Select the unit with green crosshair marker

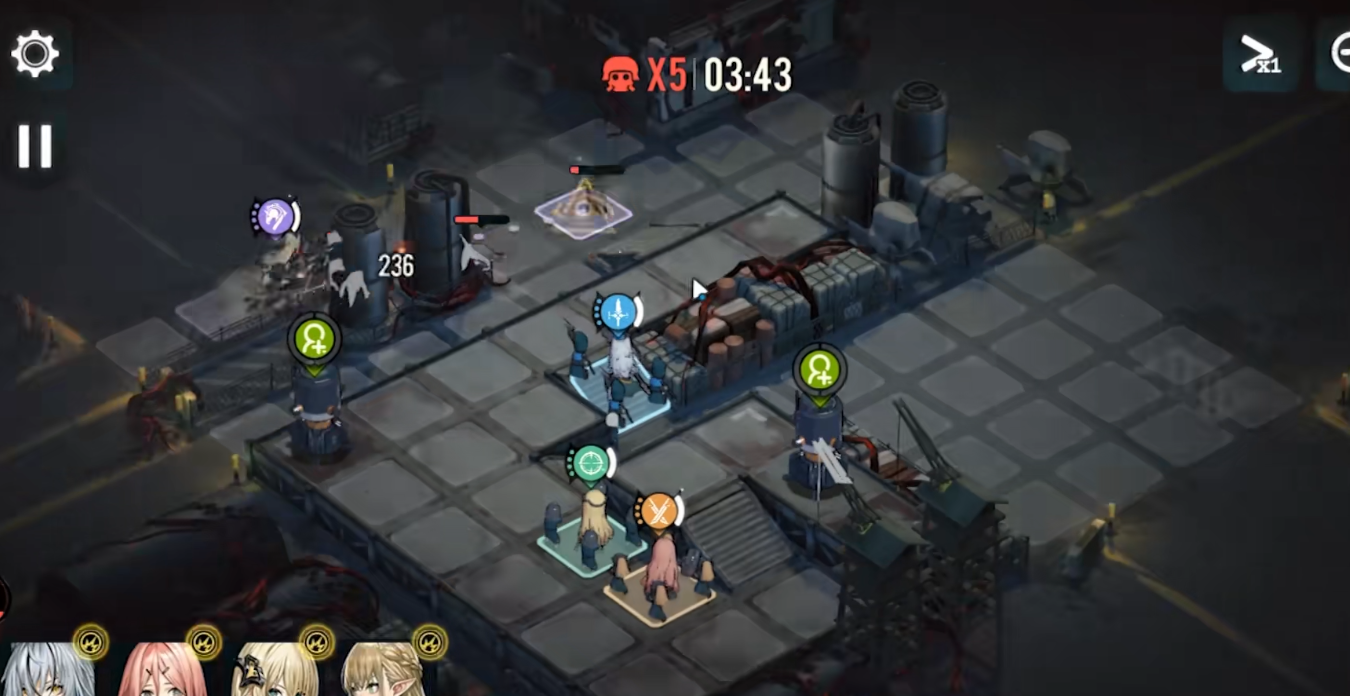click(593, 521)
